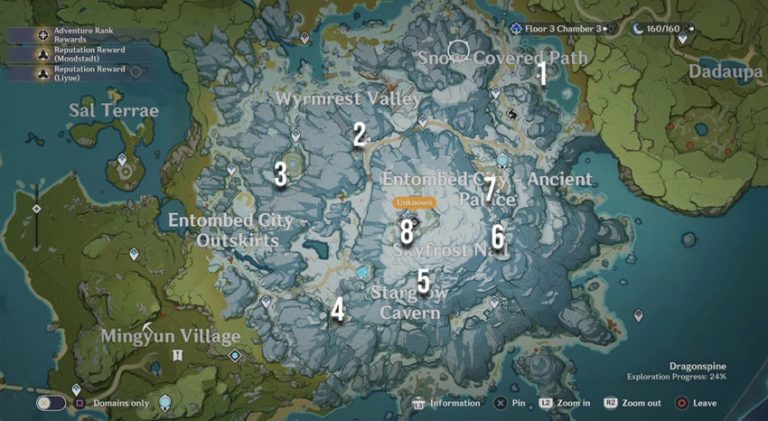The width and height of the screenshot is (768, 421).
Task: Open the Floor 3 Chamber 3 Abyss indicator
Action: coord(558,29)
